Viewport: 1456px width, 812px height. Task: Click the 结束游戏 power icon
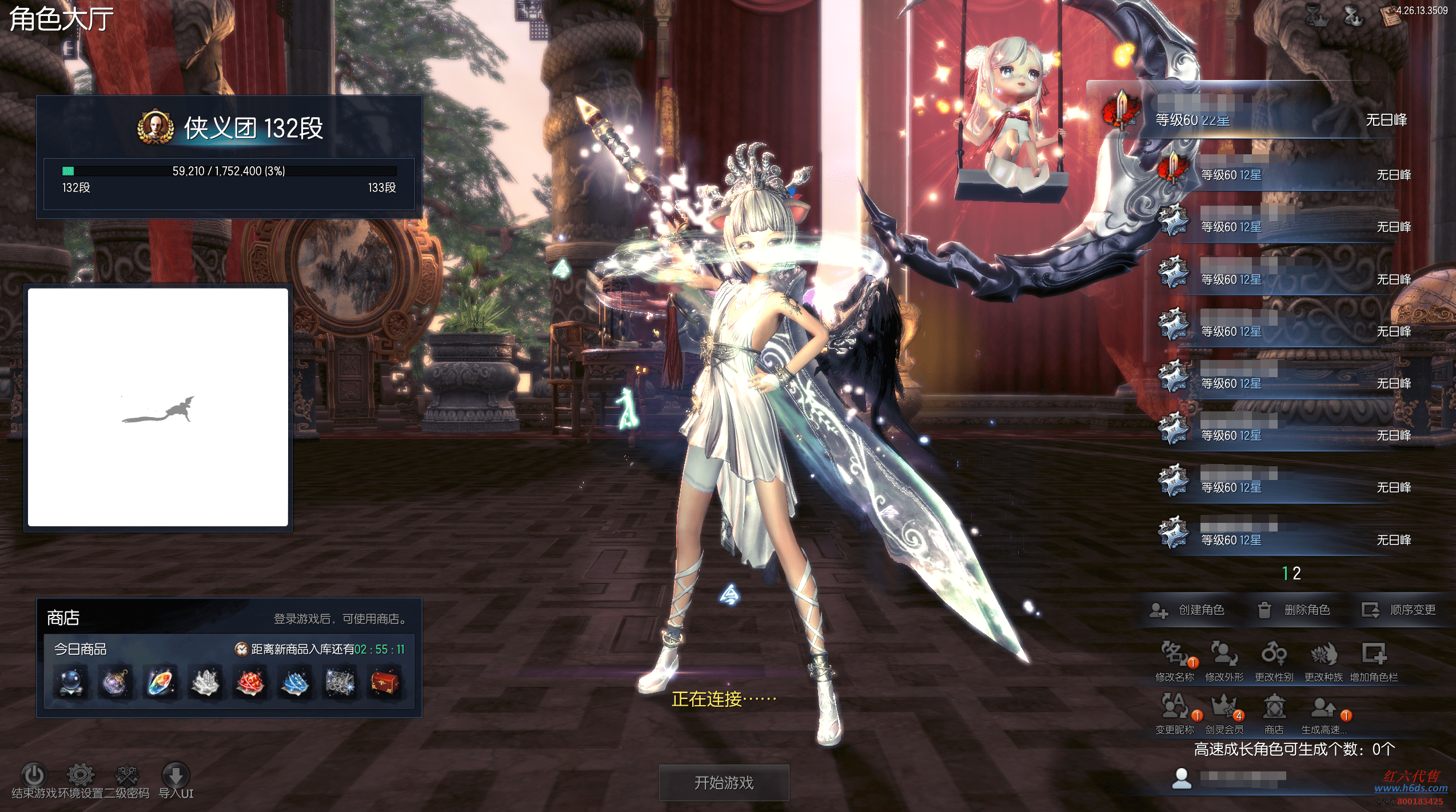point(33,775)
